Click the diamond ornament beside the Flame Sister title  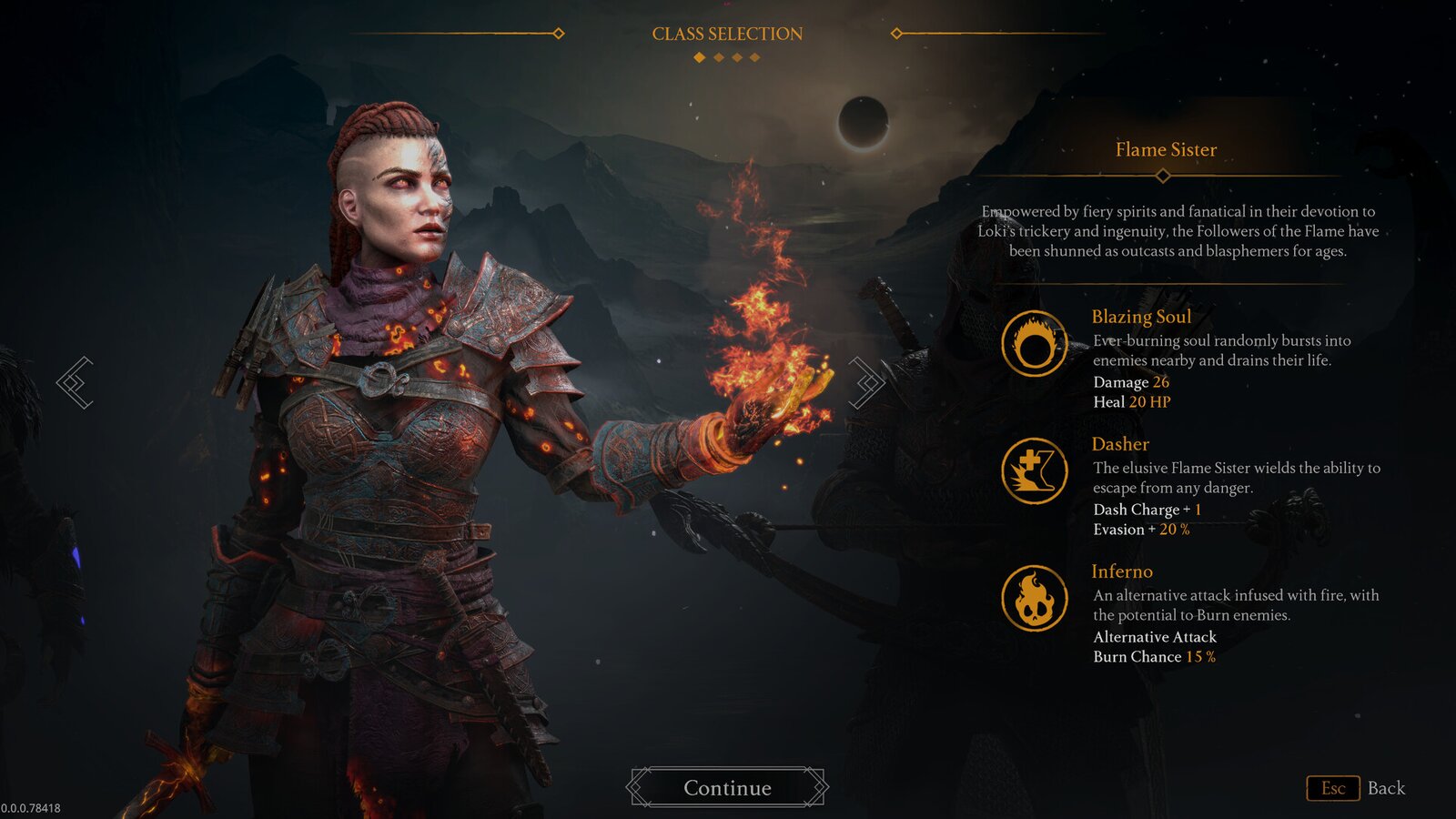[1163, 174]
